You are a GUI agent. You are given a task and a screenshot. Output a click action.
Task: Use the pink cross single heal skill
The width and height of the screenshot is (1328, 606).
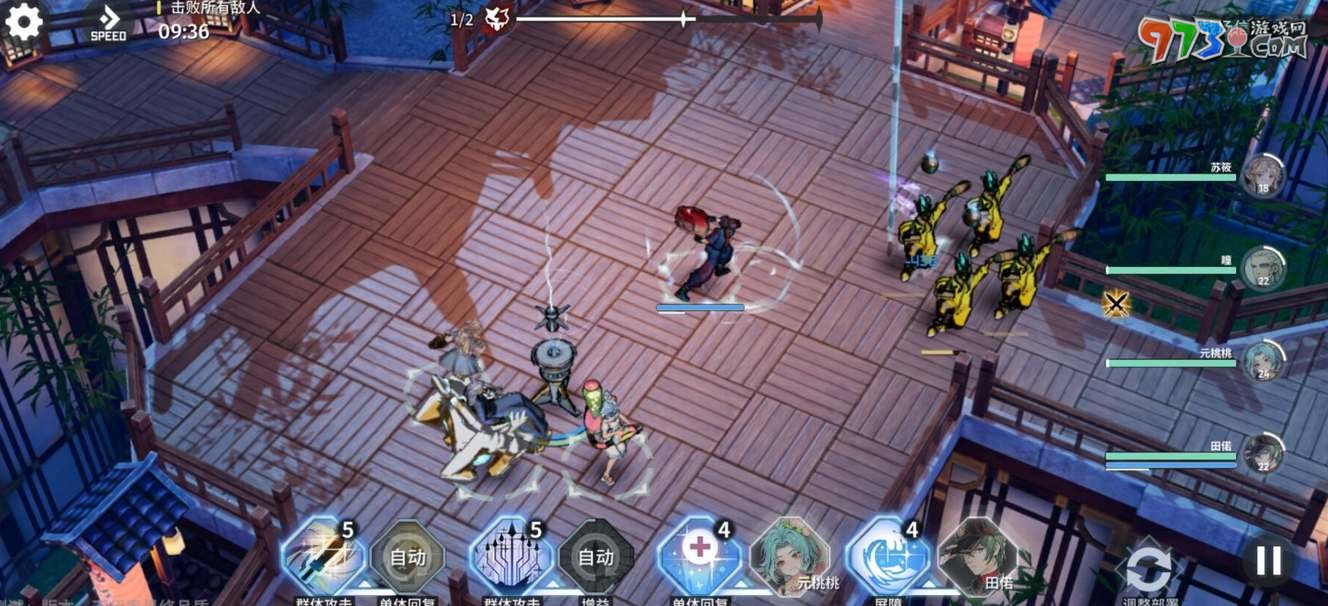point(699,557)
